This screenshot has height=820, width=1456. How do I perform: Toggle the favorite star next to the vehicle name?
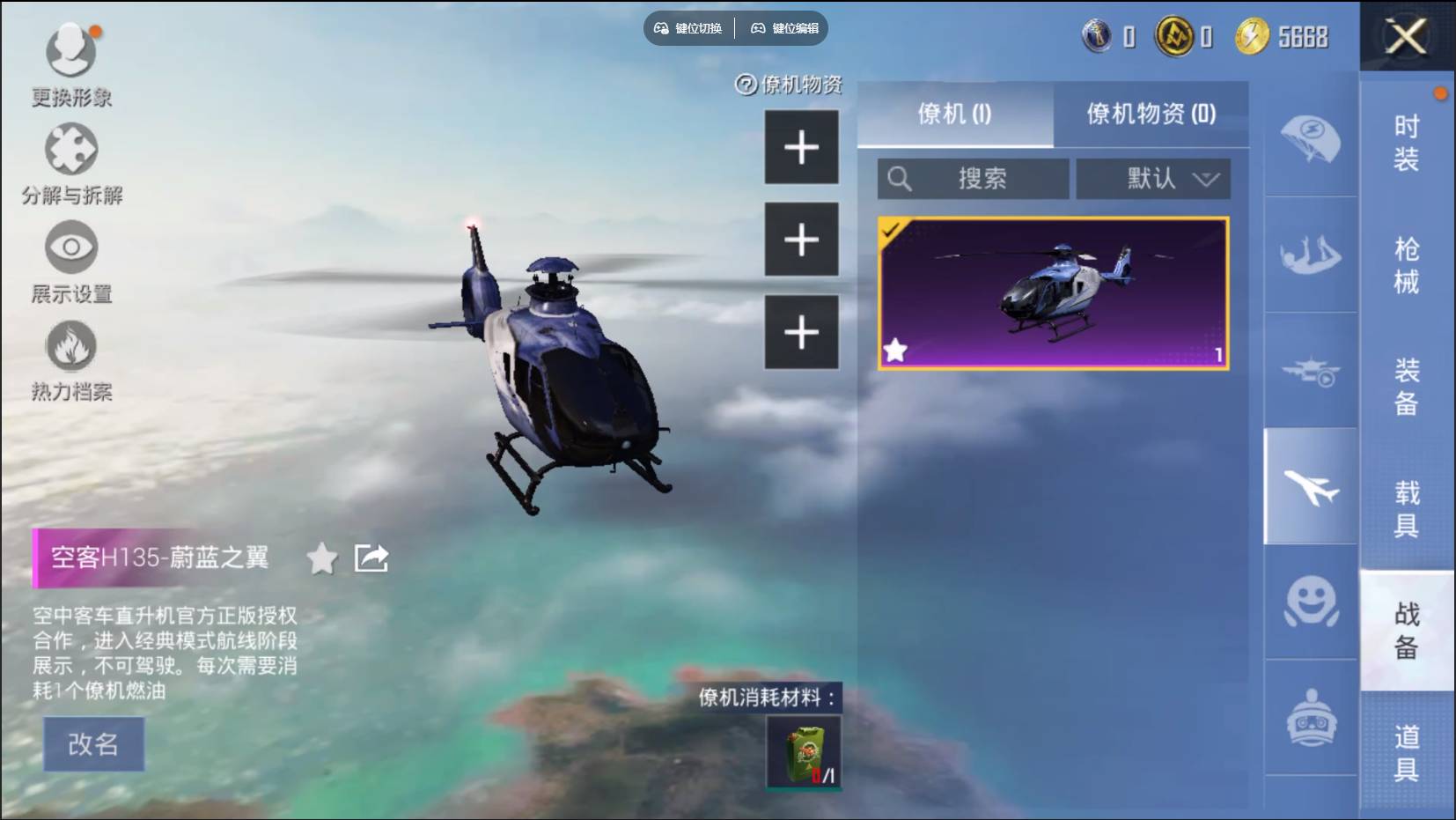tap(322, 558)
